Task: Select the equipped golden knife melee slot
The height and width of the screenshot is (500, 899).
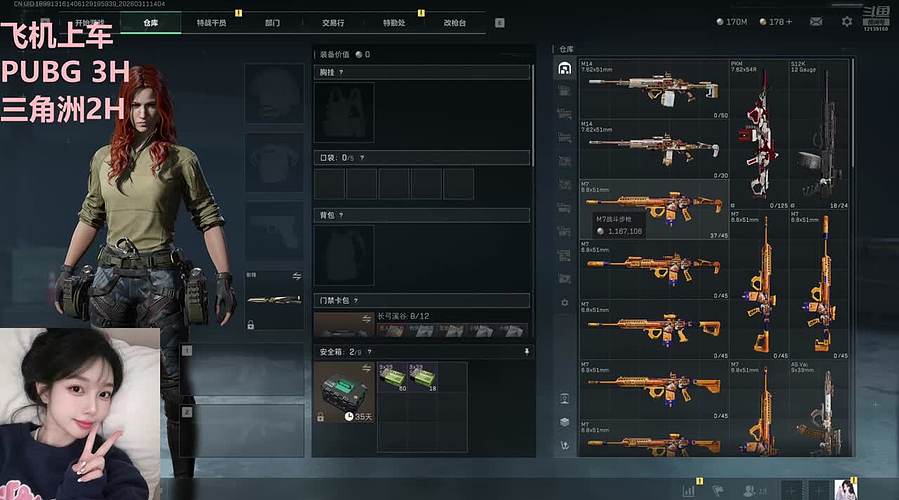Action: [274, 299]
